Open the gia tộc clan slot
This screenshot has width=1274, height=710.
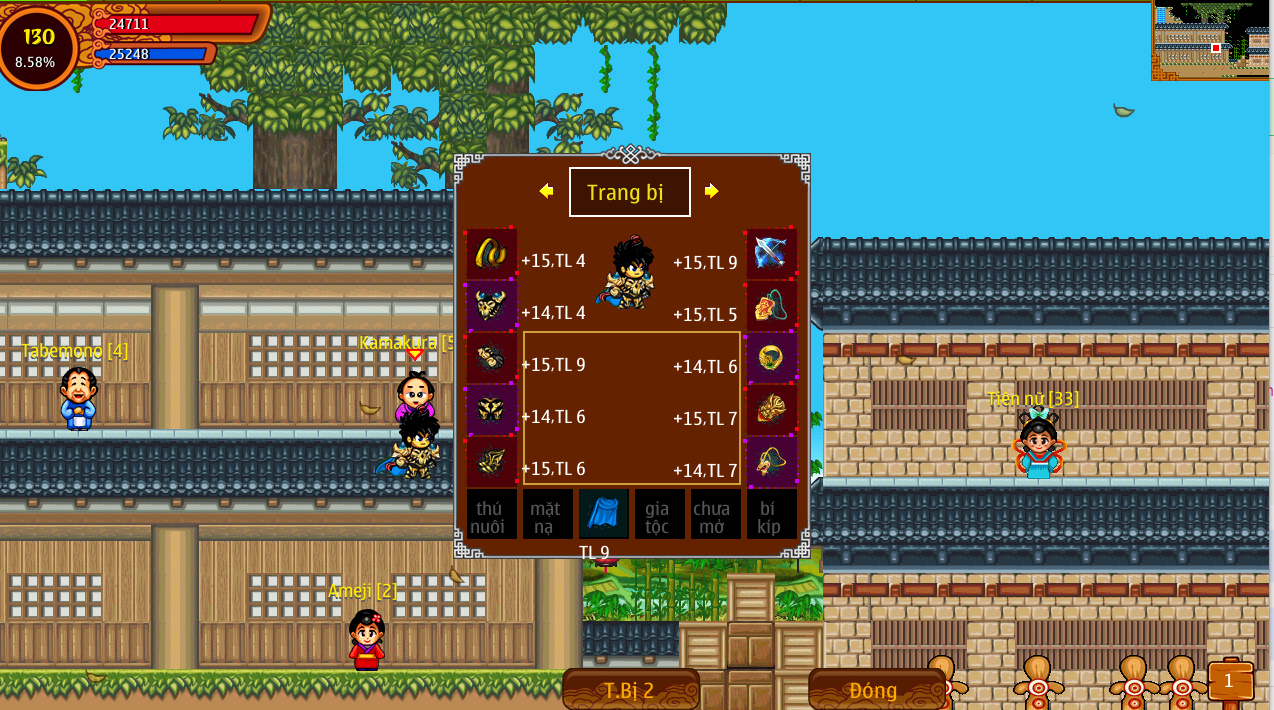click(x=659, y=514)
